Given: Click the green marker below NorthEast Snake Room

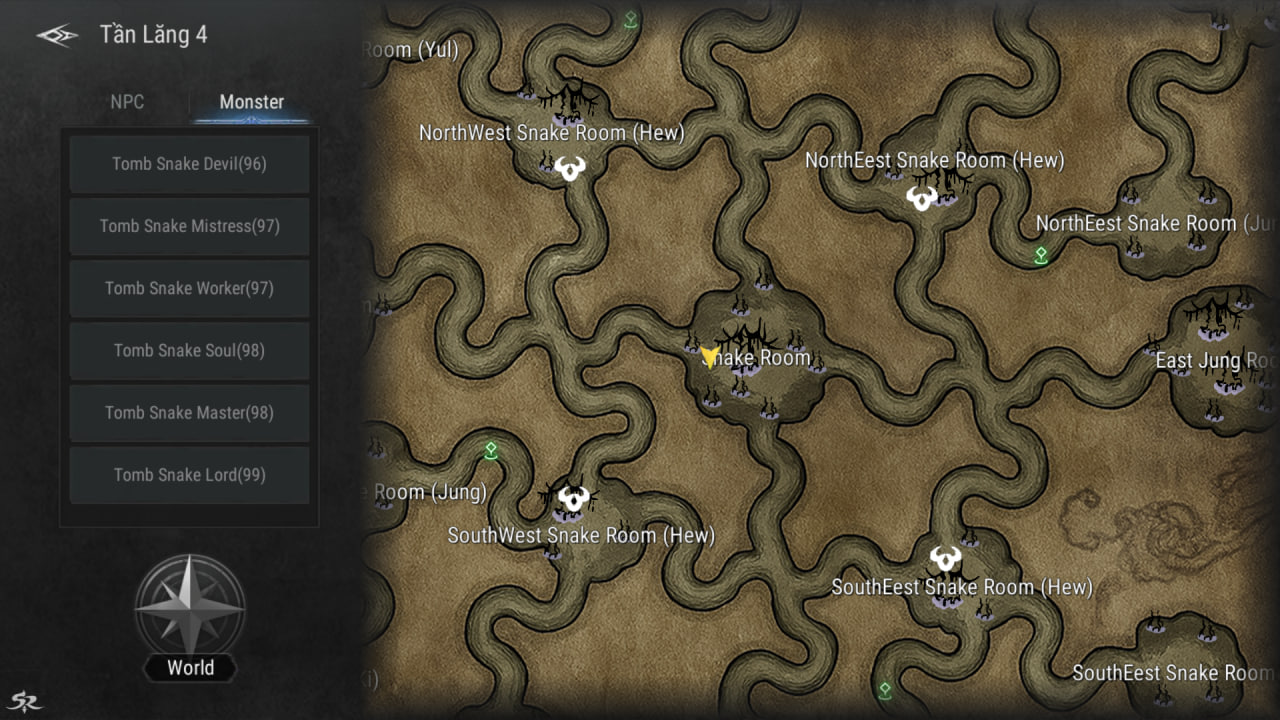Looking at the screenshot, I should click(1041, 255).
